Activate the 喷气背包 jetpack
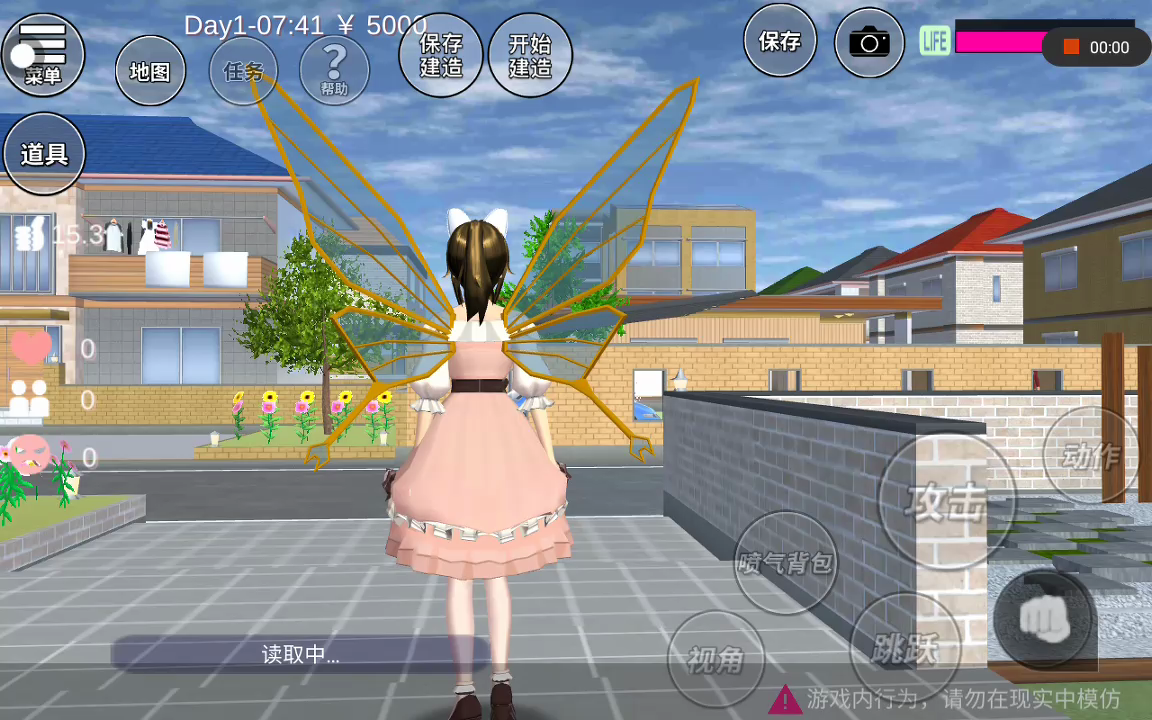1152x720 pixels. point(786,562)
